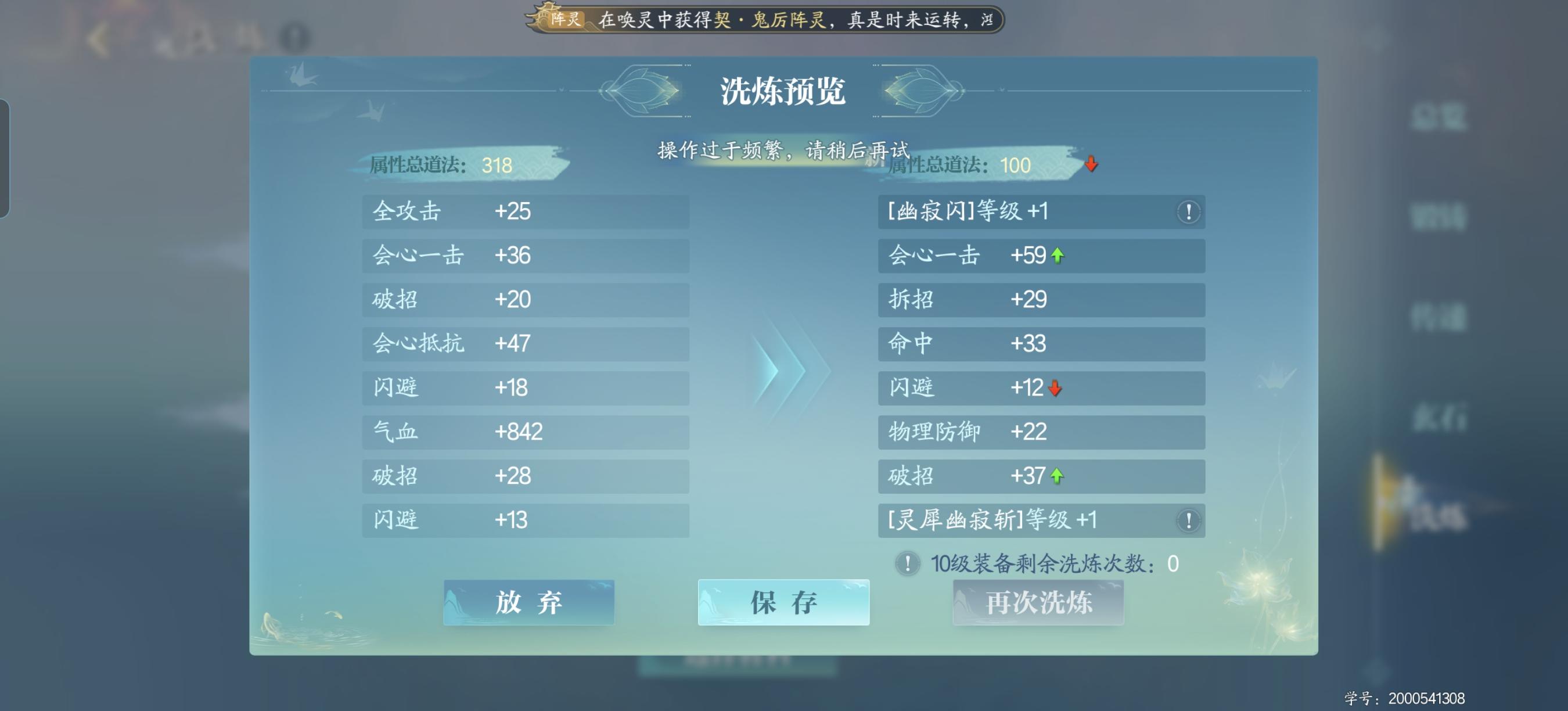This screenshot has height=711, width=1568.
Task: Select the 全攻击 +25 attribute row
Action: (x=526, y=212)
